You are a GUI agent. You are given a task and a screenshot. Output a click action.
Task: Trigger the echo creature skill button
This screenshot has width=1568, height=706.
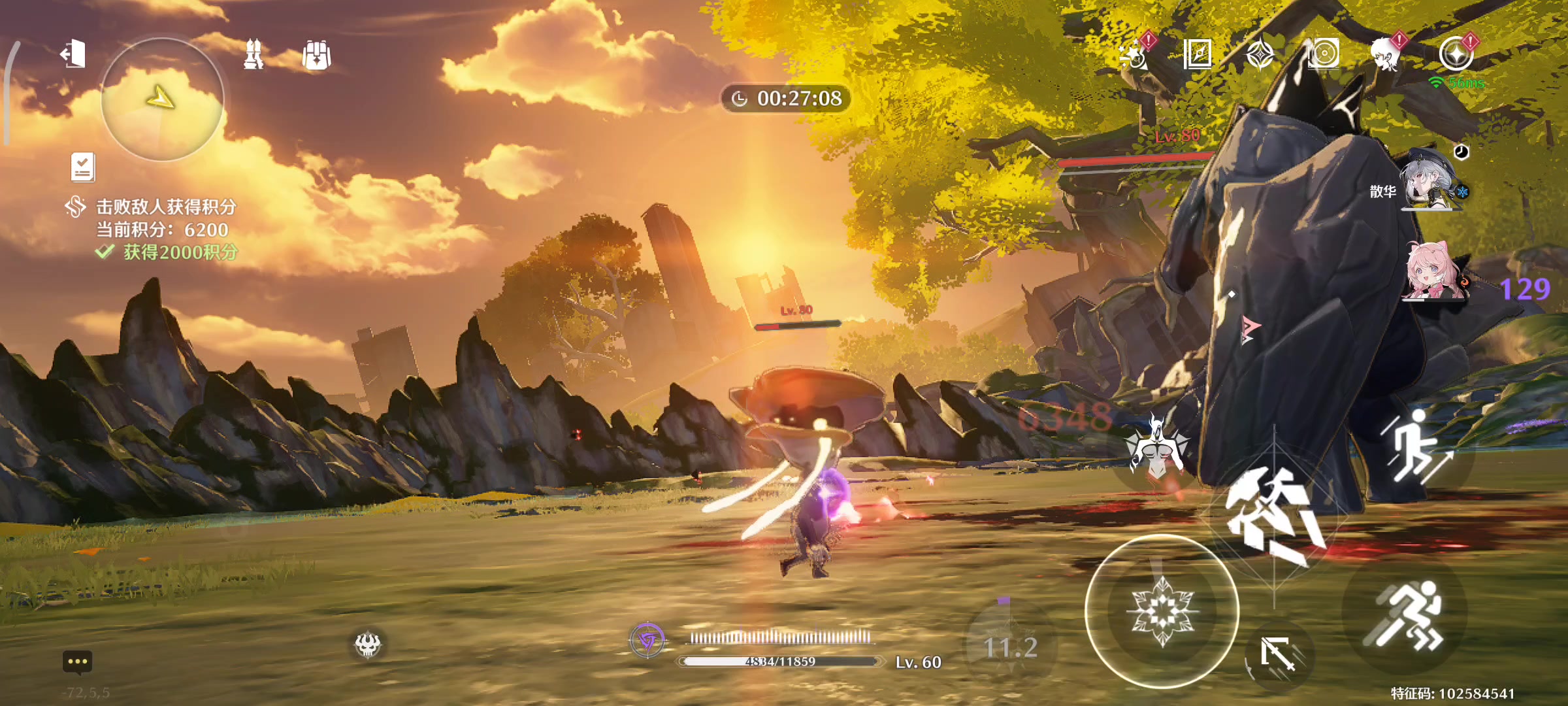[x=1156, y=449]
